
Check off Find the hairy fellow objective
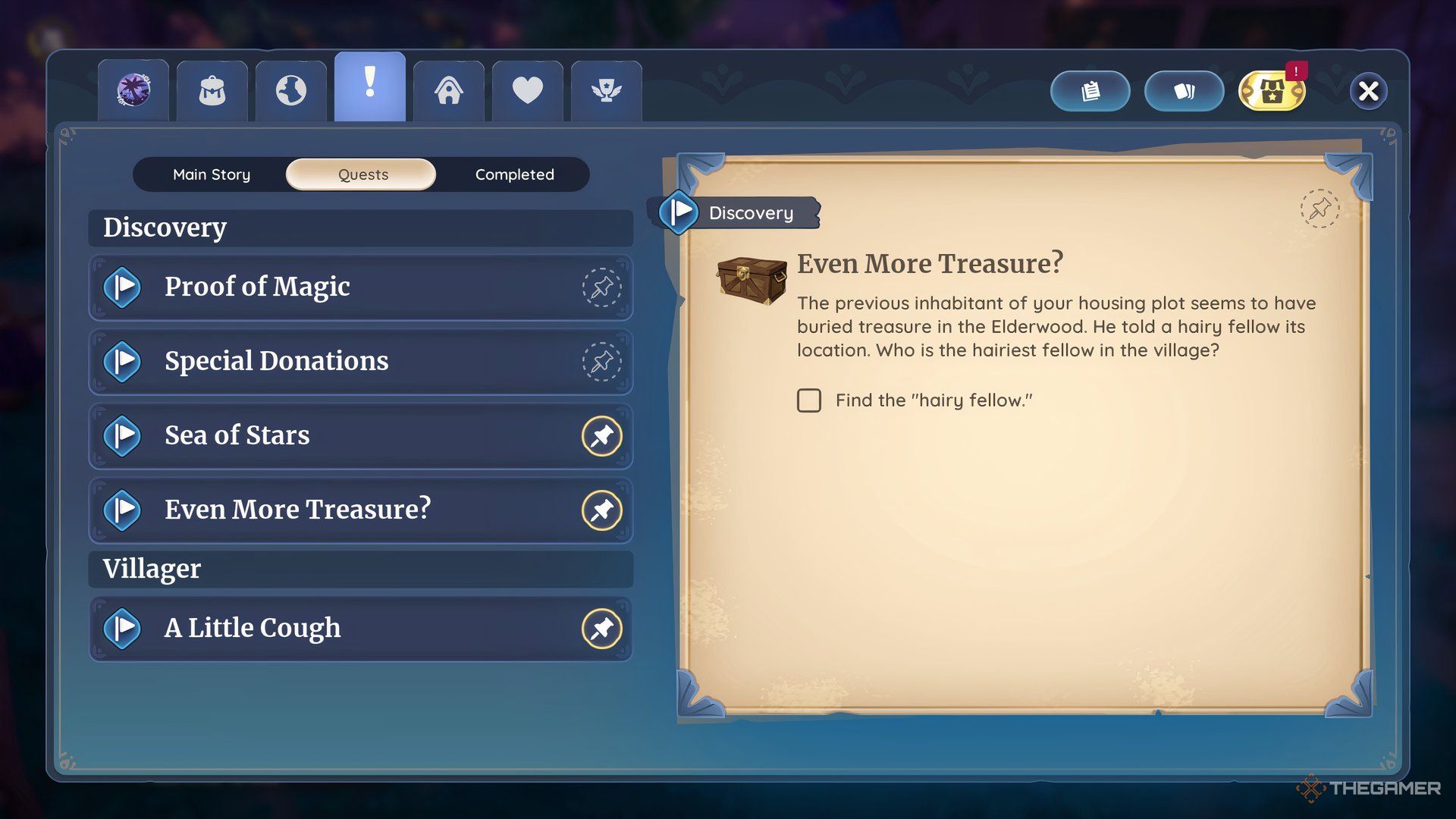[x=809, y=400]
